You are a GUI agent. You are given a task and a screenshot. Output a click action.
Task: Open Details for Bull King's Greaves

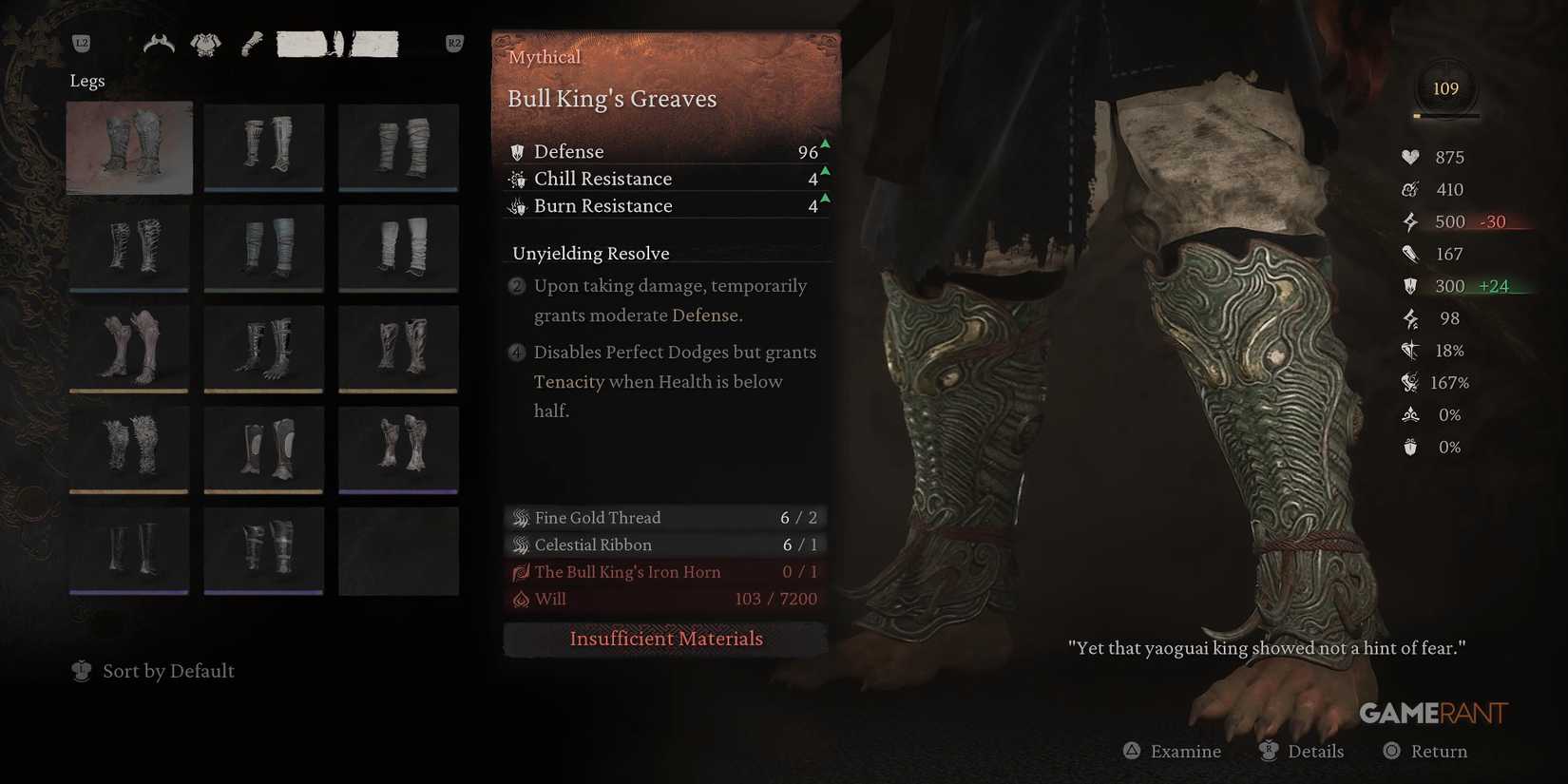tap(1302, 751)
